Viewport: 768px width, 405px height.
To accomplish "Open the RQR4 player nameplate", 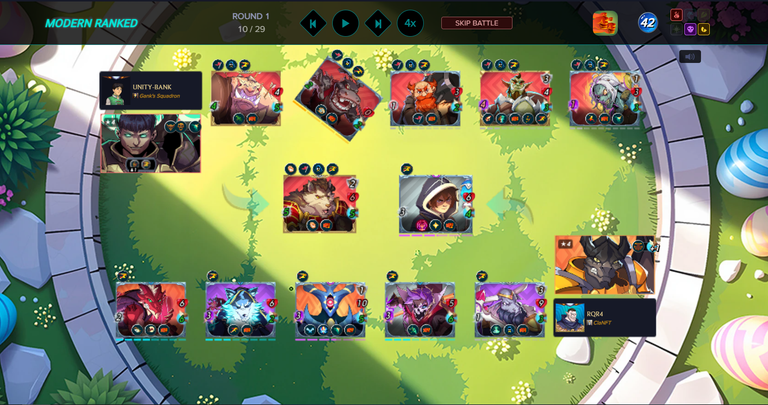I will 605,318.
